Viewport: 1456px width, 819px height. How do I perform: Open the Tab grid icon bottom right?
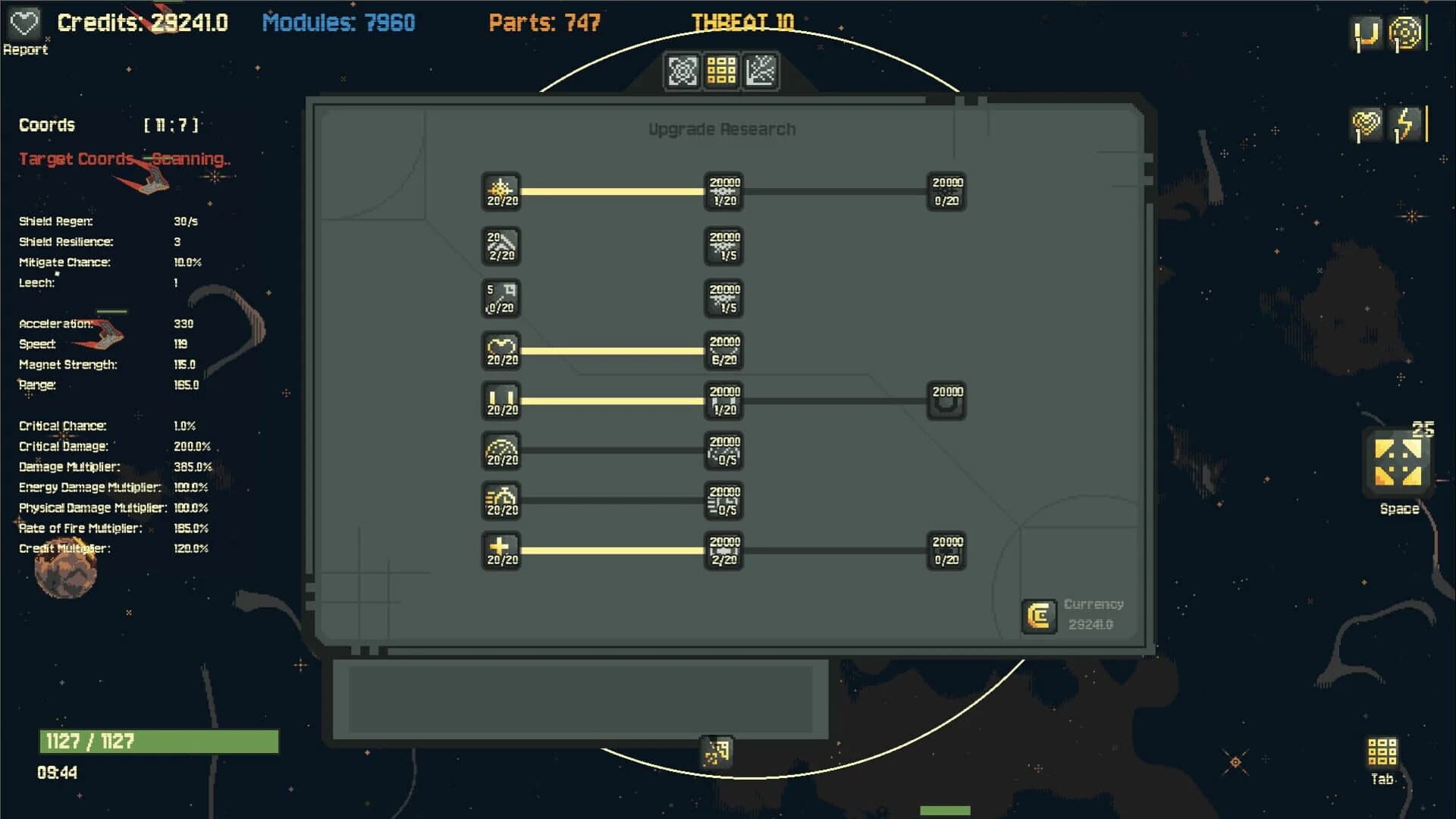pyautogui.click(x=1382, y=751)
